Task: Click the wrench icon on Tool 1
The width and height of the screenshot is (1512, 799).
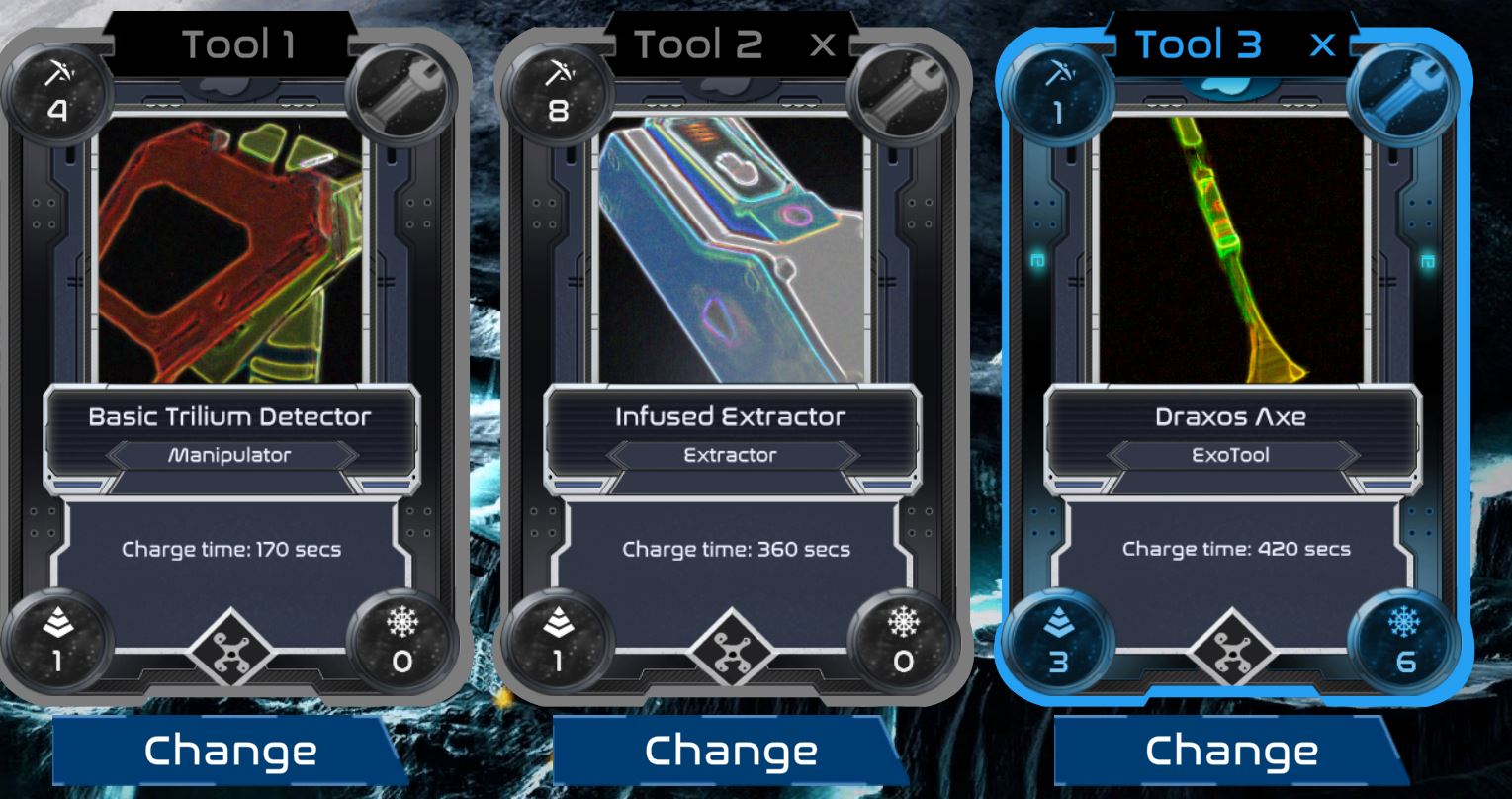Action: [x=400, y=92]
